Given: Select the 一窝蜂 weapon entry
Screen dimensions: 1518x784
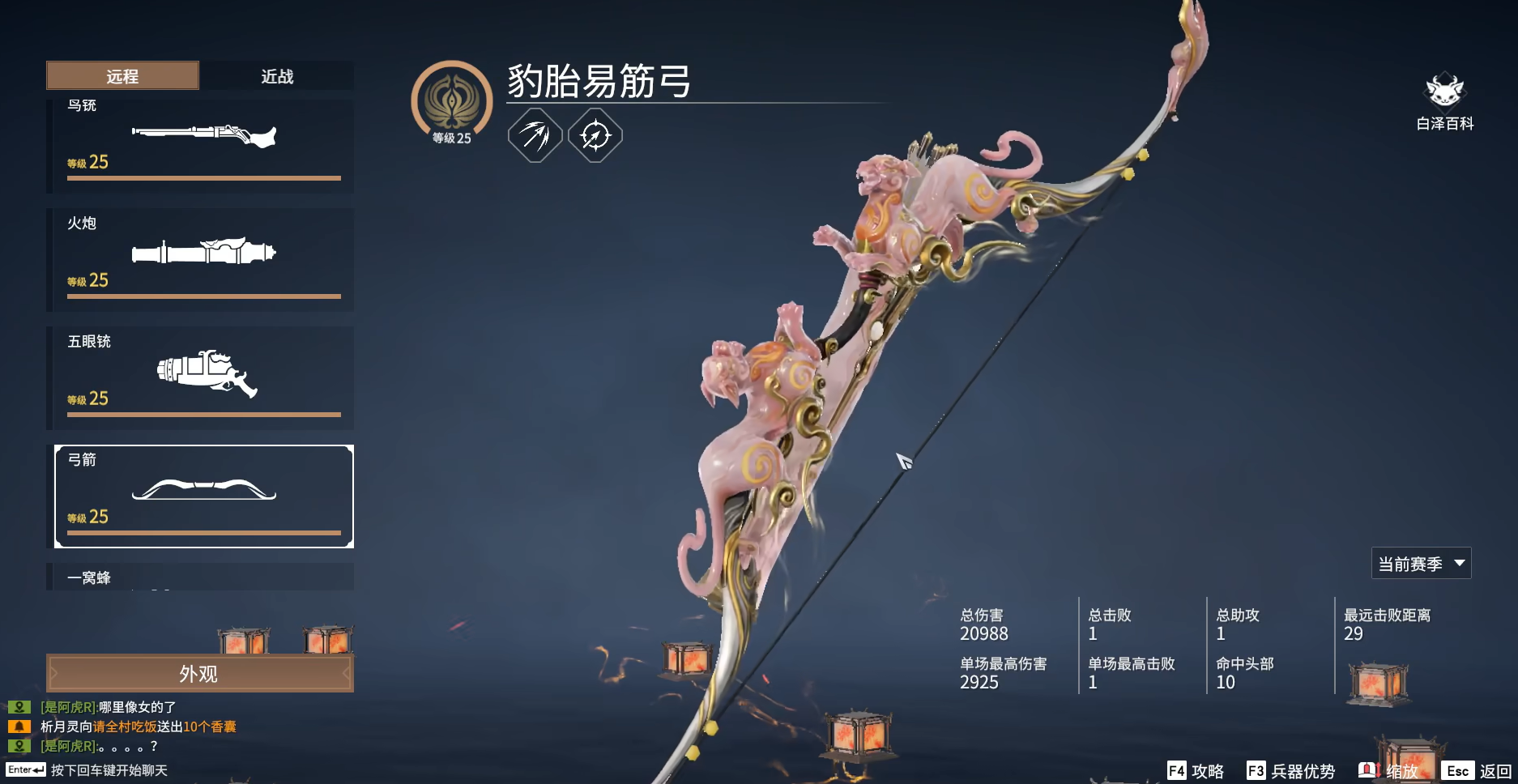Looking at the screenshot, I should point(203,577).
